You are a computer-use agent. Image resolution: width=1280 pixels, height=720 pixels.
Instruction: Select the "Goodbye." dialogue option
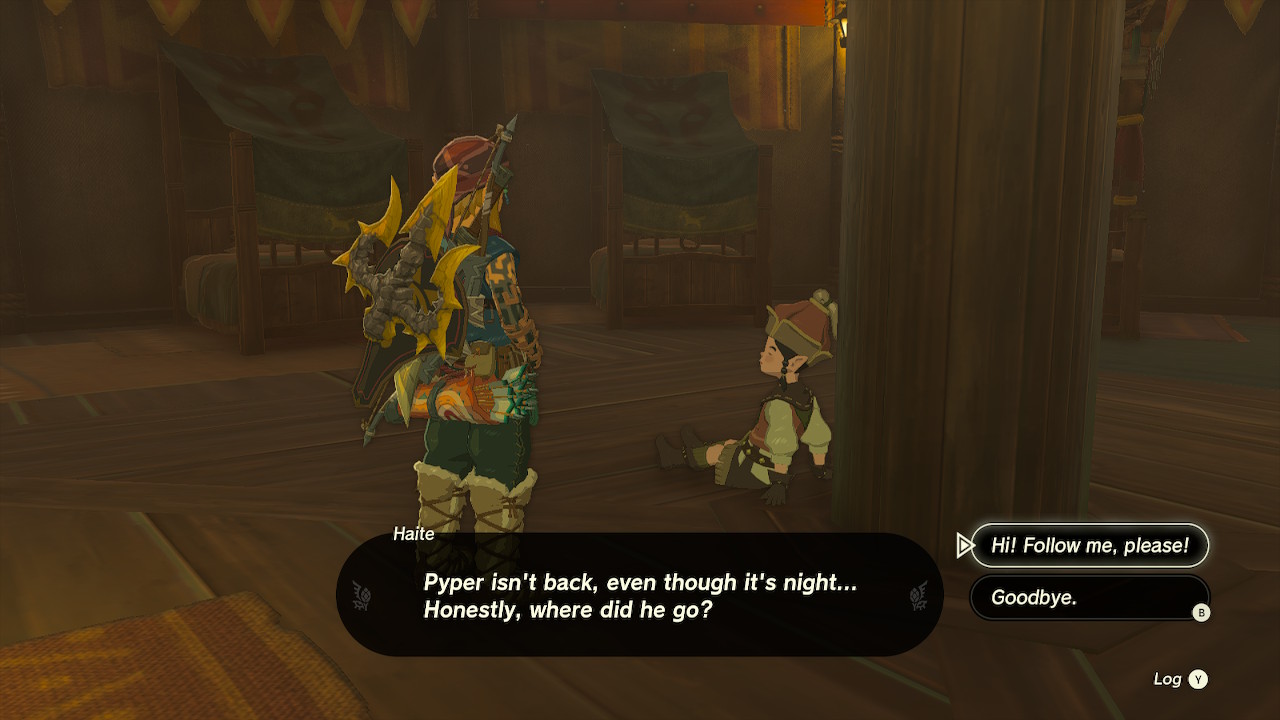click(1089, 597)
